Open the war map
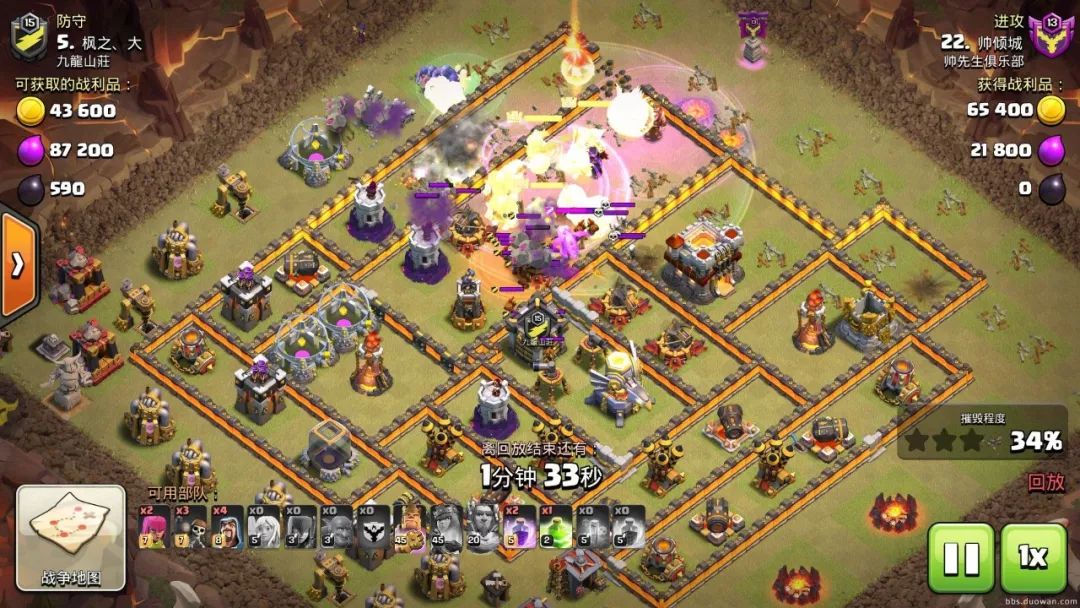Screen dimensions: 1080x608 point(71,536)
